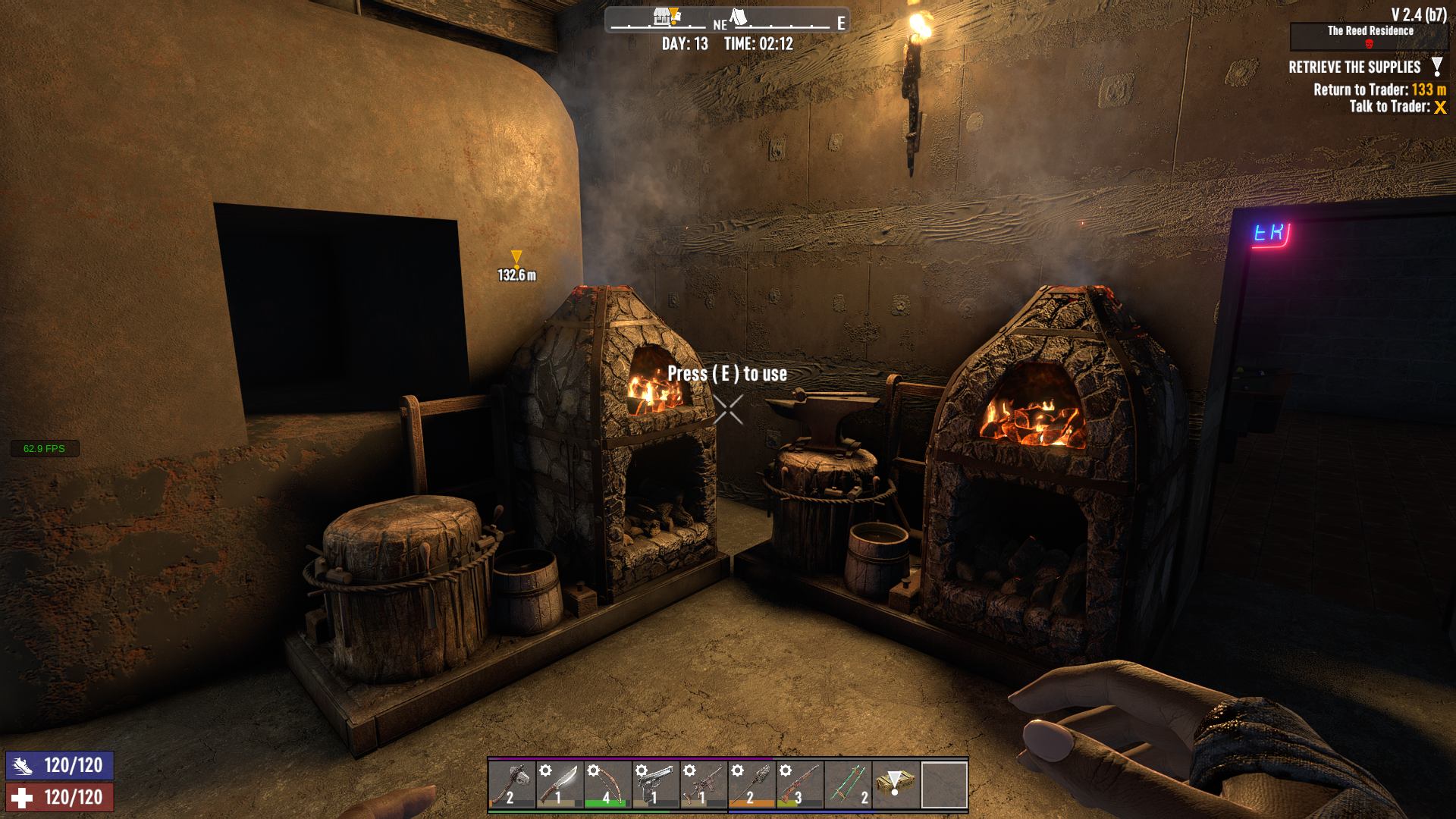Viewport: 1456px width, 819px height.
Task: Select the stone axe hotbar slot
Action: click(x=512, y=784)
